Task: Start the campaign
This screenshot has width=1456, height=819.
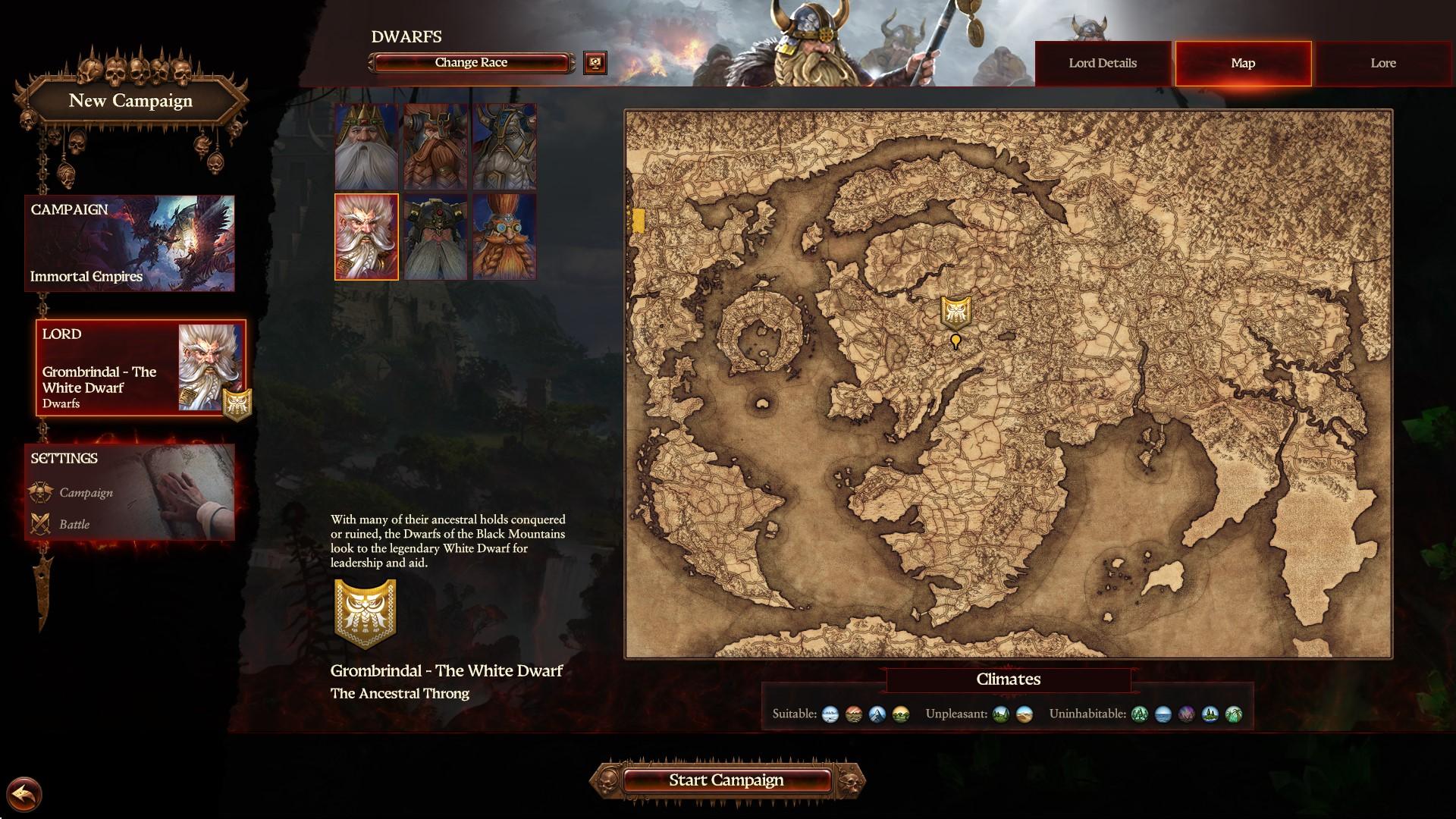Action: [x=726, y=780]
